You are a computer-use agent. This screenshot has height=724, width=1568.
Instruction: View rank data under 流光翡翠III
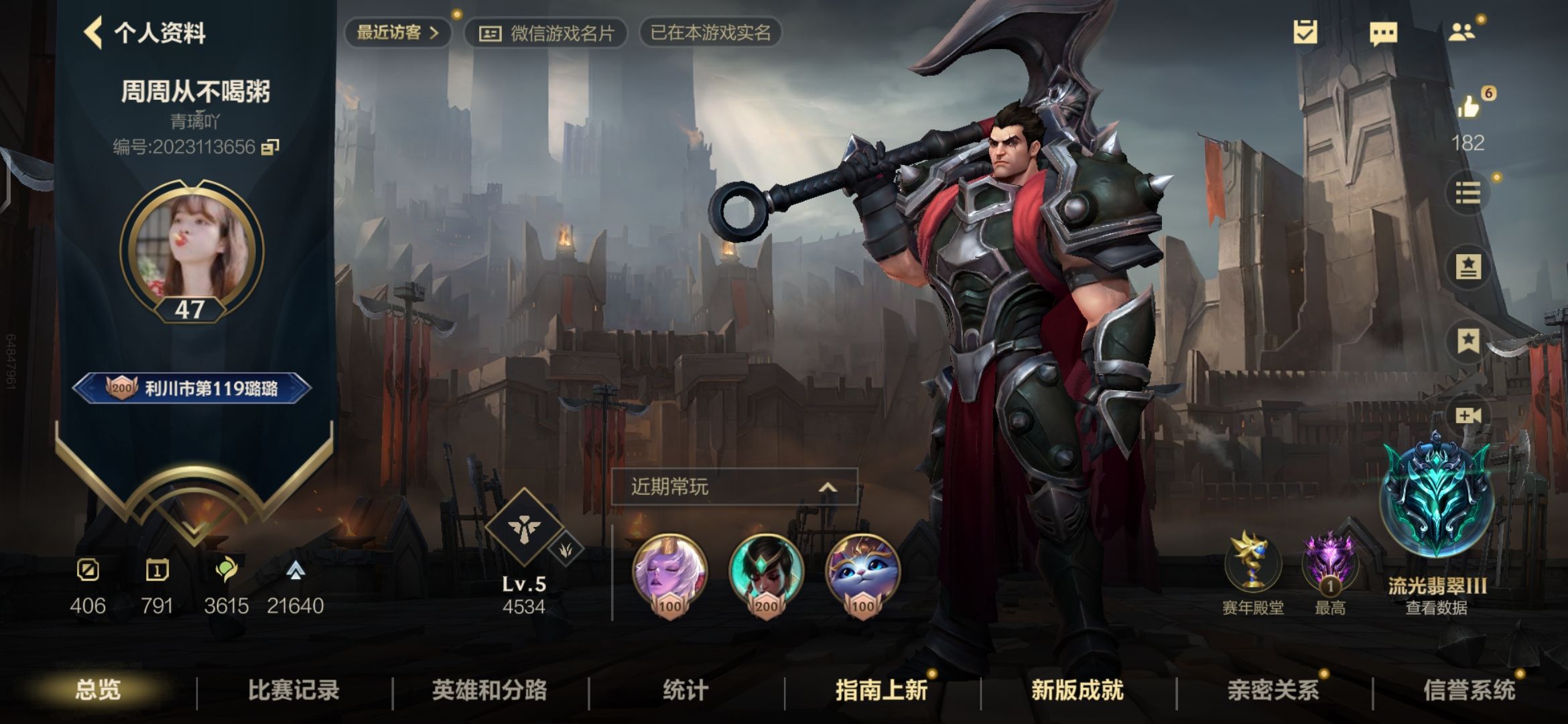tap(1437, 607)
